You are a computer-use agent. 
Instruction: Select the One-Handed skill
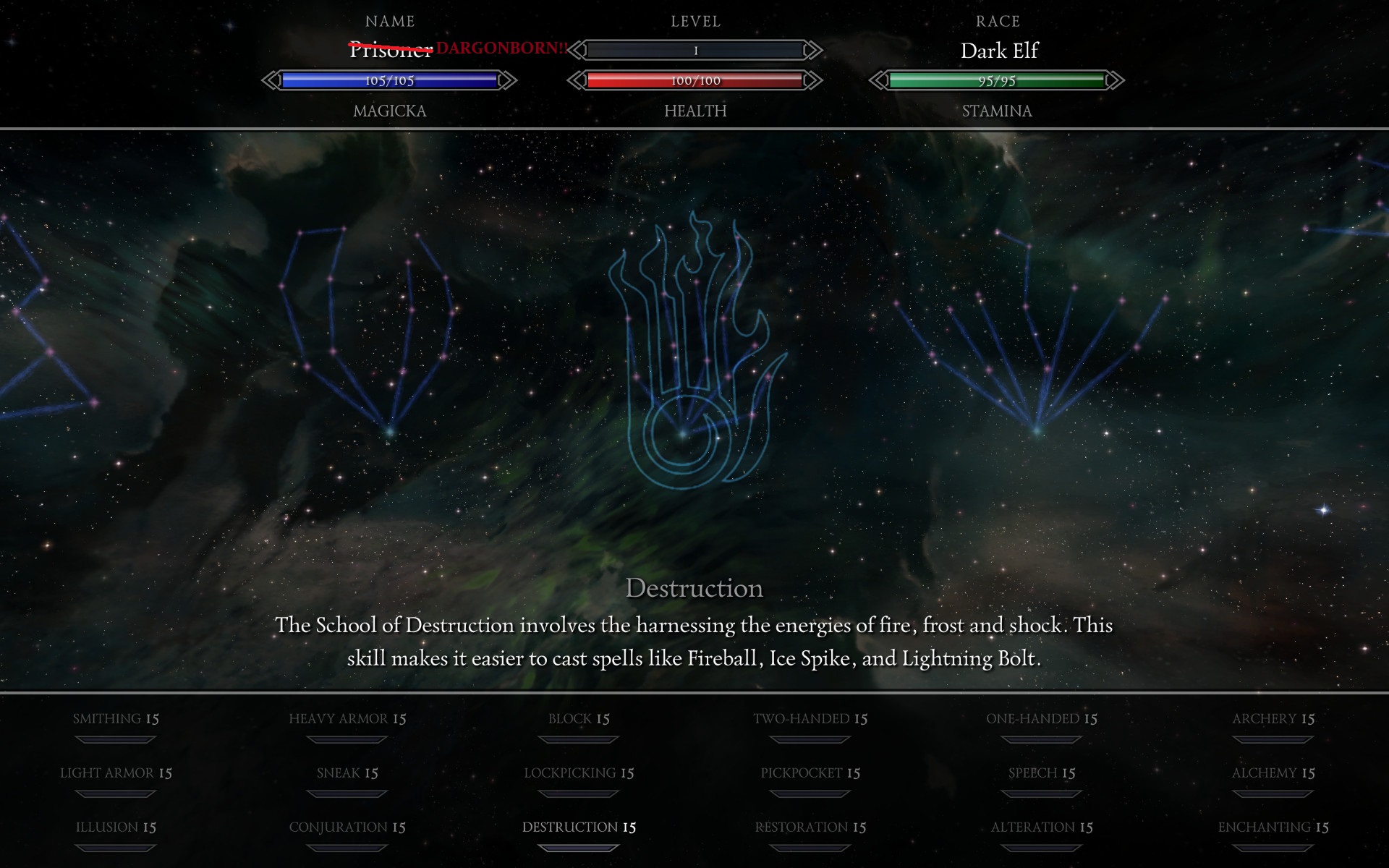click(1042, 719)
